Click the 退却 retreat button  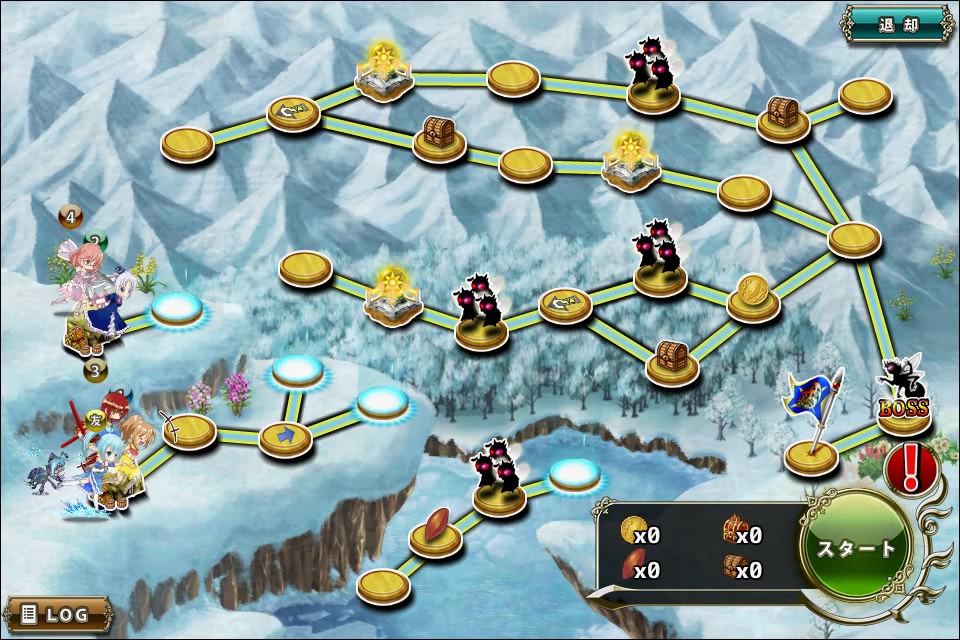tap(897, 24)
